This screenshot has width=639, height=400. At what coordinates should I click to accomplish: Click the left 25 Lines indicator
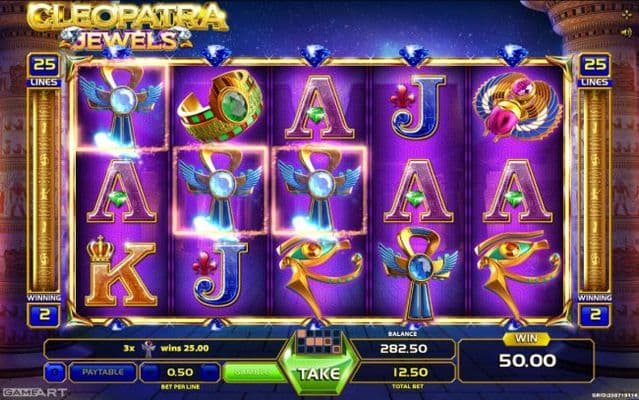pyautogui.click(x=41, y=70)
